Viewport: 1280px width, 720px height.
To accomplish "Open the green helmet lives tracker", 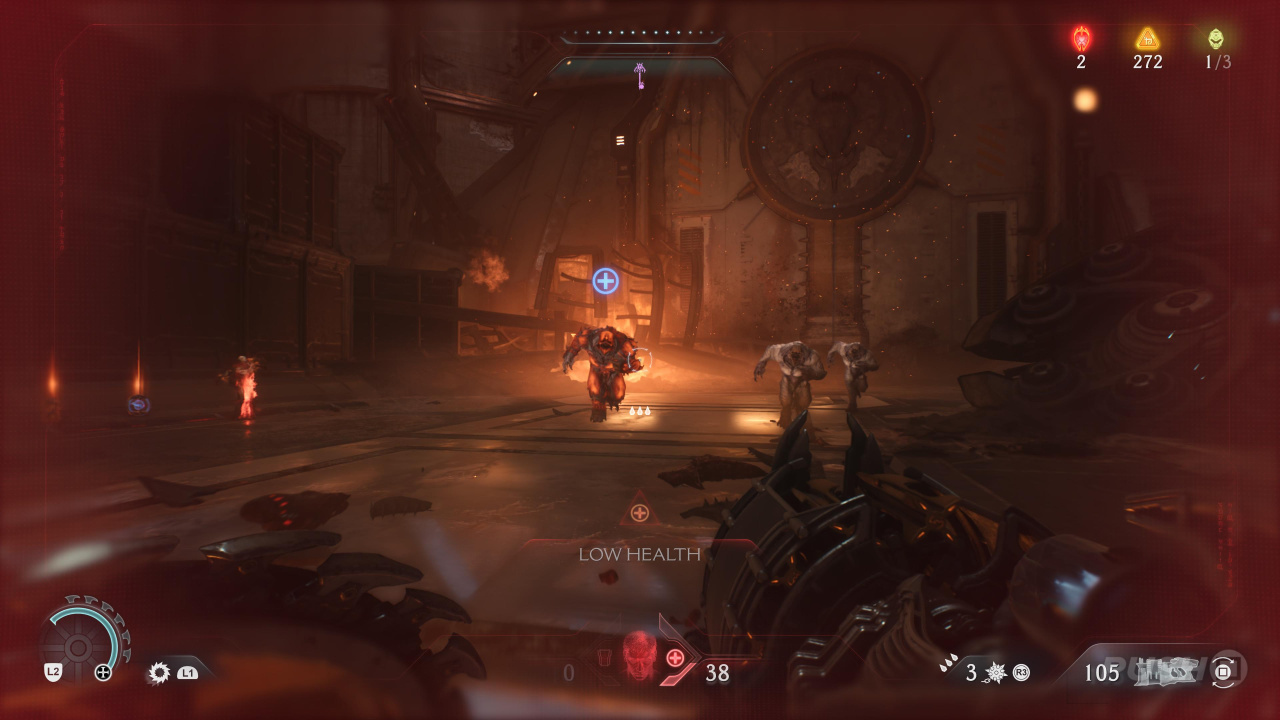I will (x=1215, y=39).
